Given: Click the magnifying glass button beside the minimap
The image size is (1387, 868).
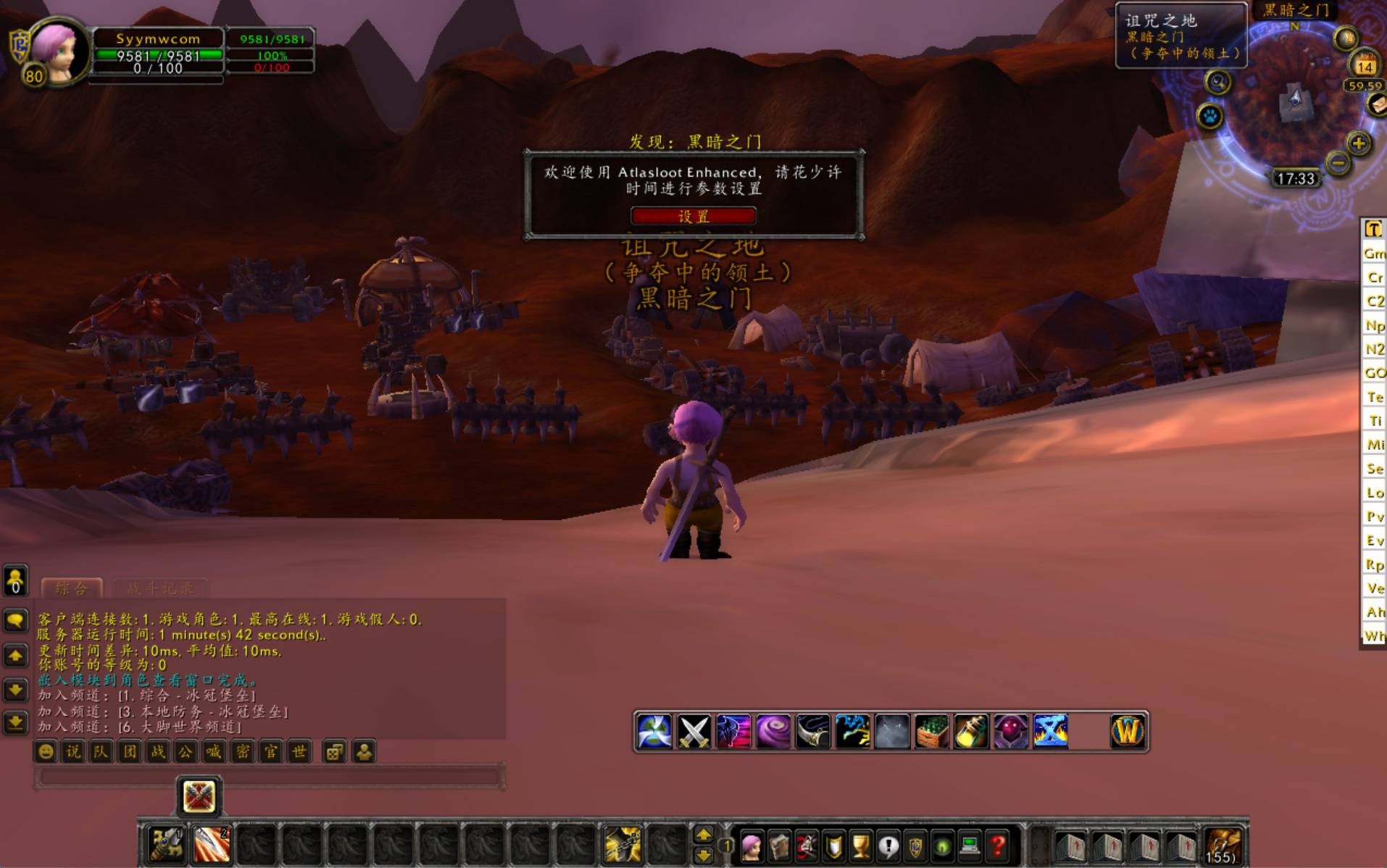Looking at the screenshot, I should (x=1217, y=83).
